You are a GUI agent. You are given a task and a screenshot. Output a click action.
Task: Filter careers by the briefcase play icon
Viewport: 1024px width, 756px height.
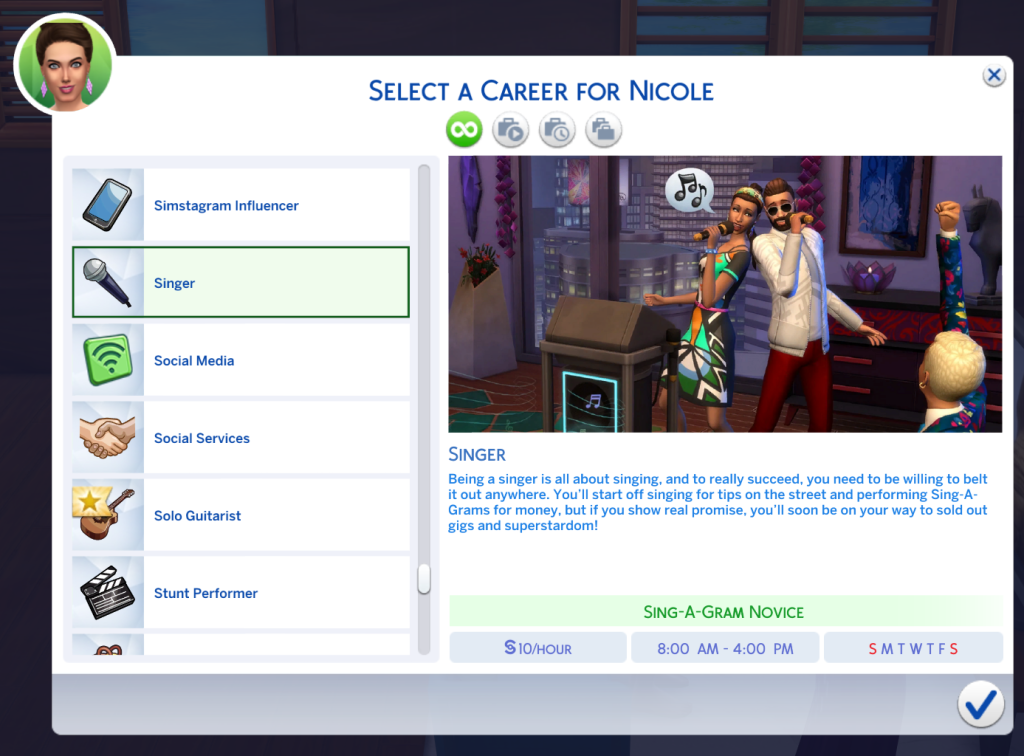(510, 129)
